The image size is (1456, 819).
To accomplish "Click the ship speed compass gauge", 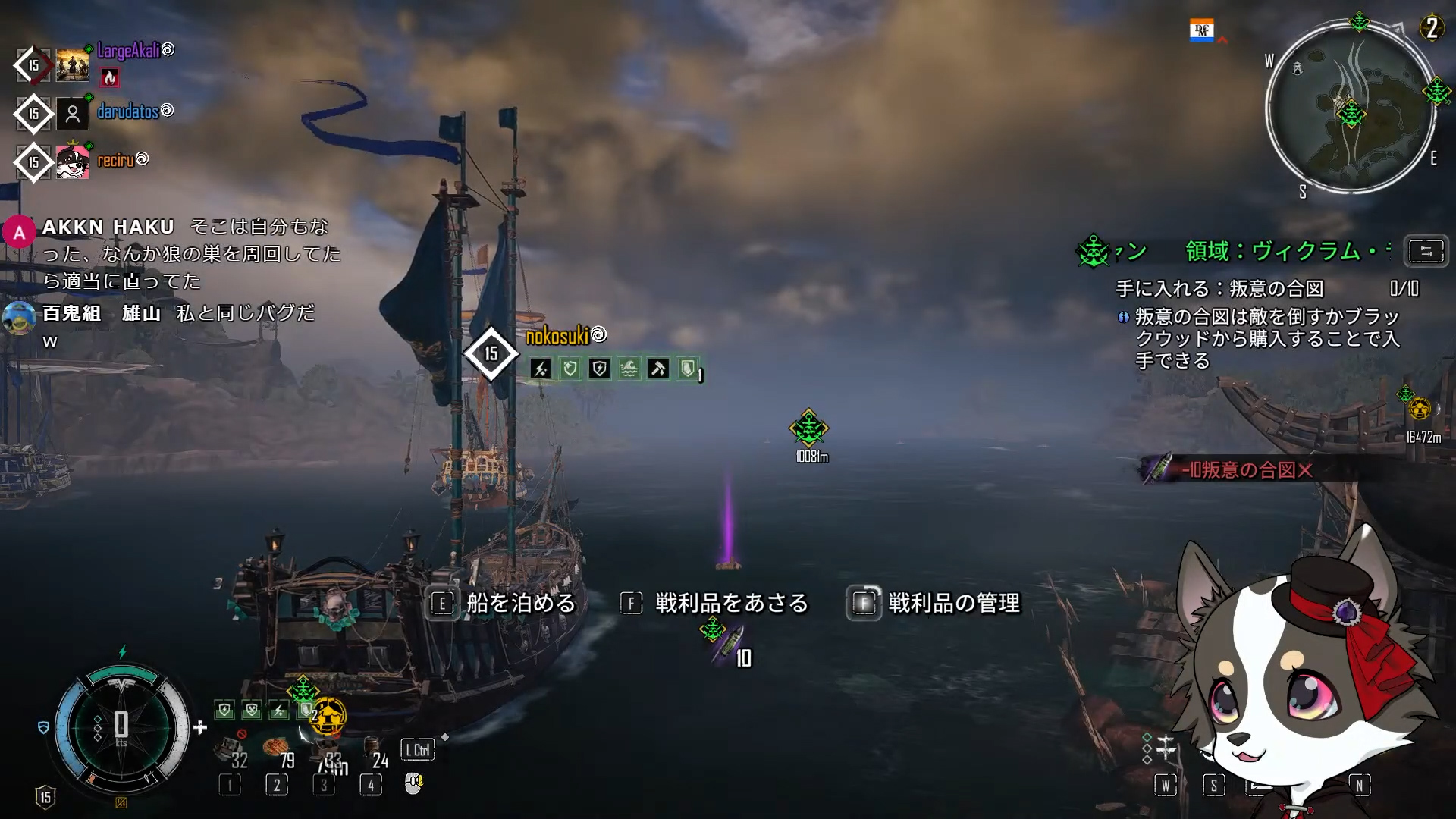I will (121, 726).
